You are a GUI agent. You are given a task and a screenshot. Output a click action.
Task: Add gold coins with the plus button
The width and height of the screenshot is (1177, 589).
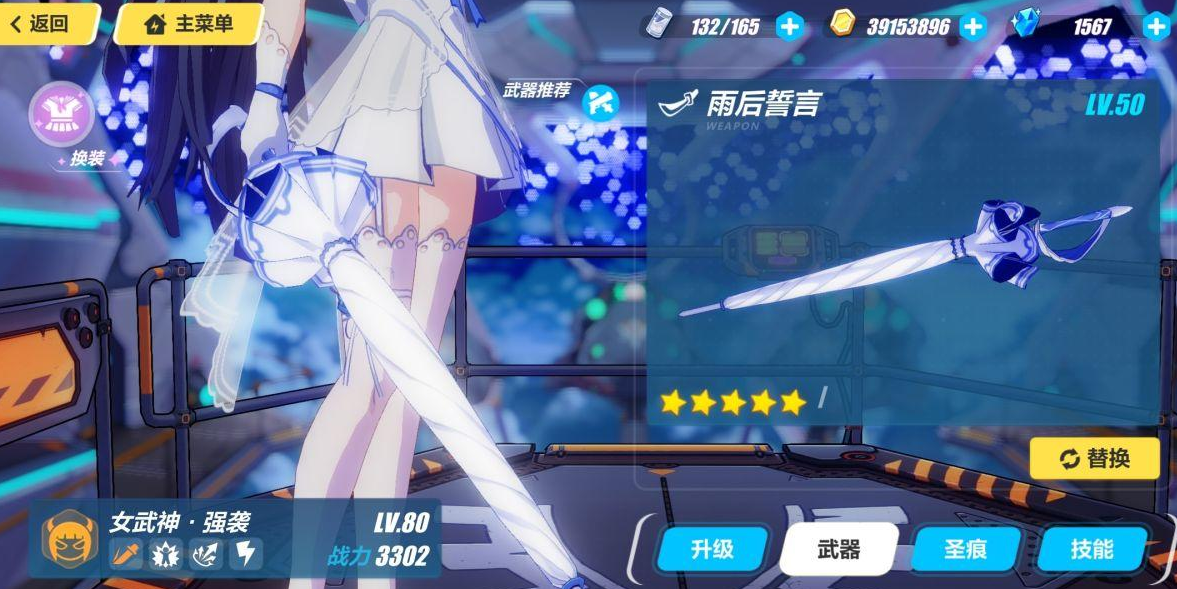[973, 26]
